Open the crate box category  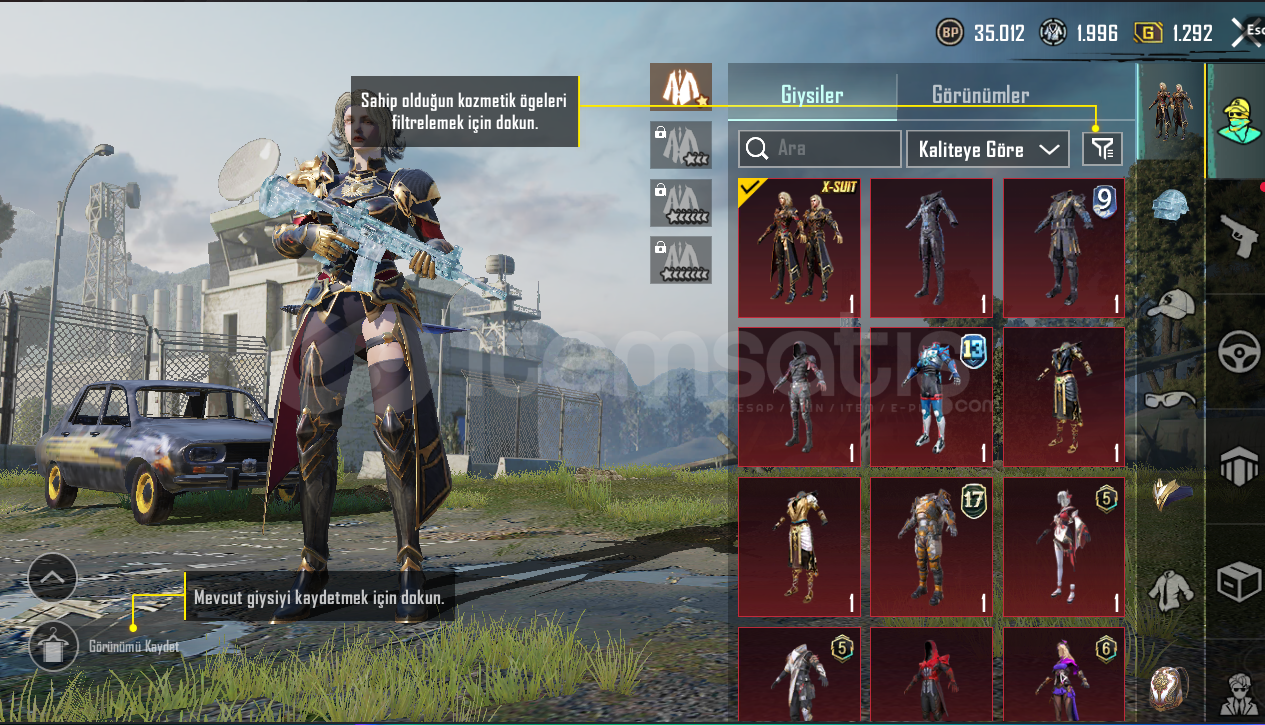(x=1237, y=582)
